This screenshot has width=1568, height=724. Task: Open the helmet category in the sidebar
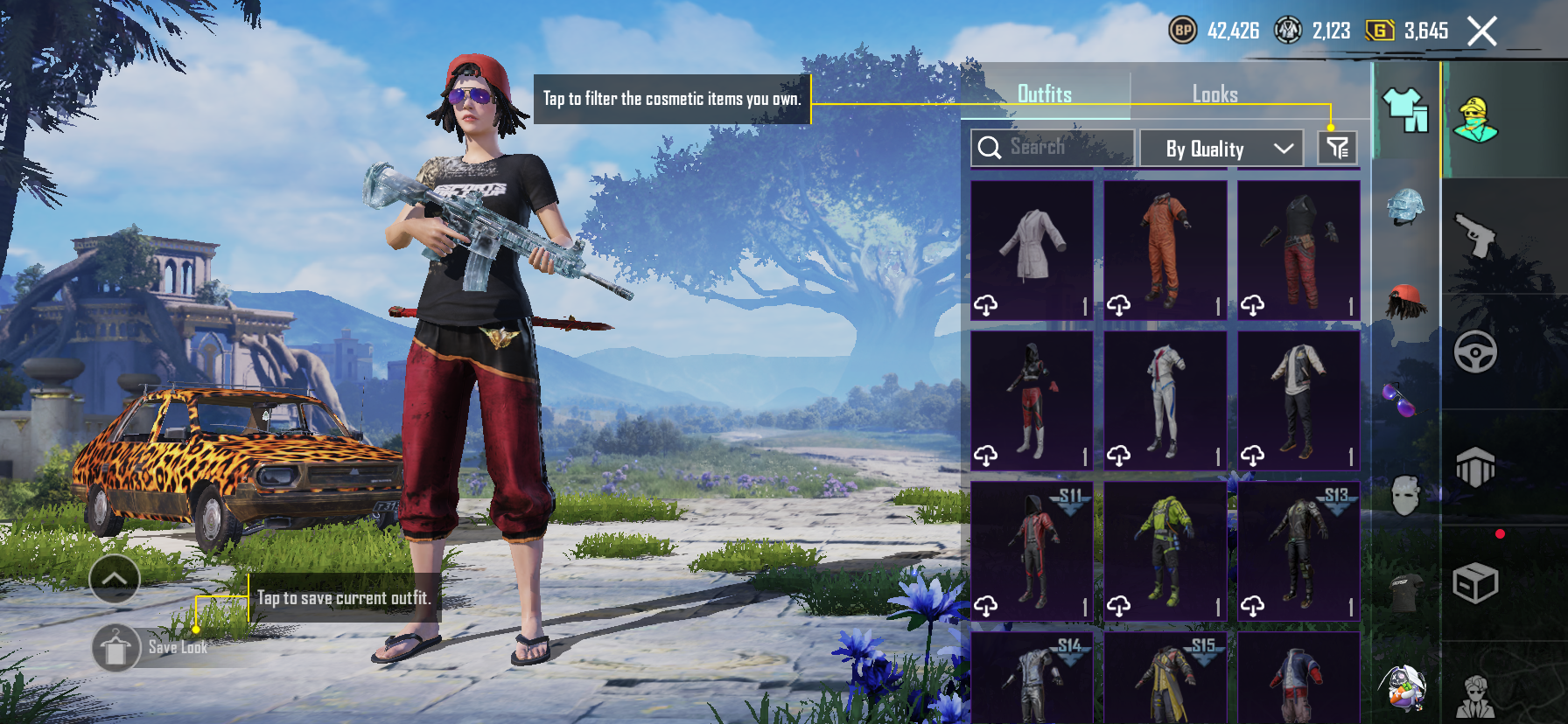pyautogui.click(x=1405, y=208)
